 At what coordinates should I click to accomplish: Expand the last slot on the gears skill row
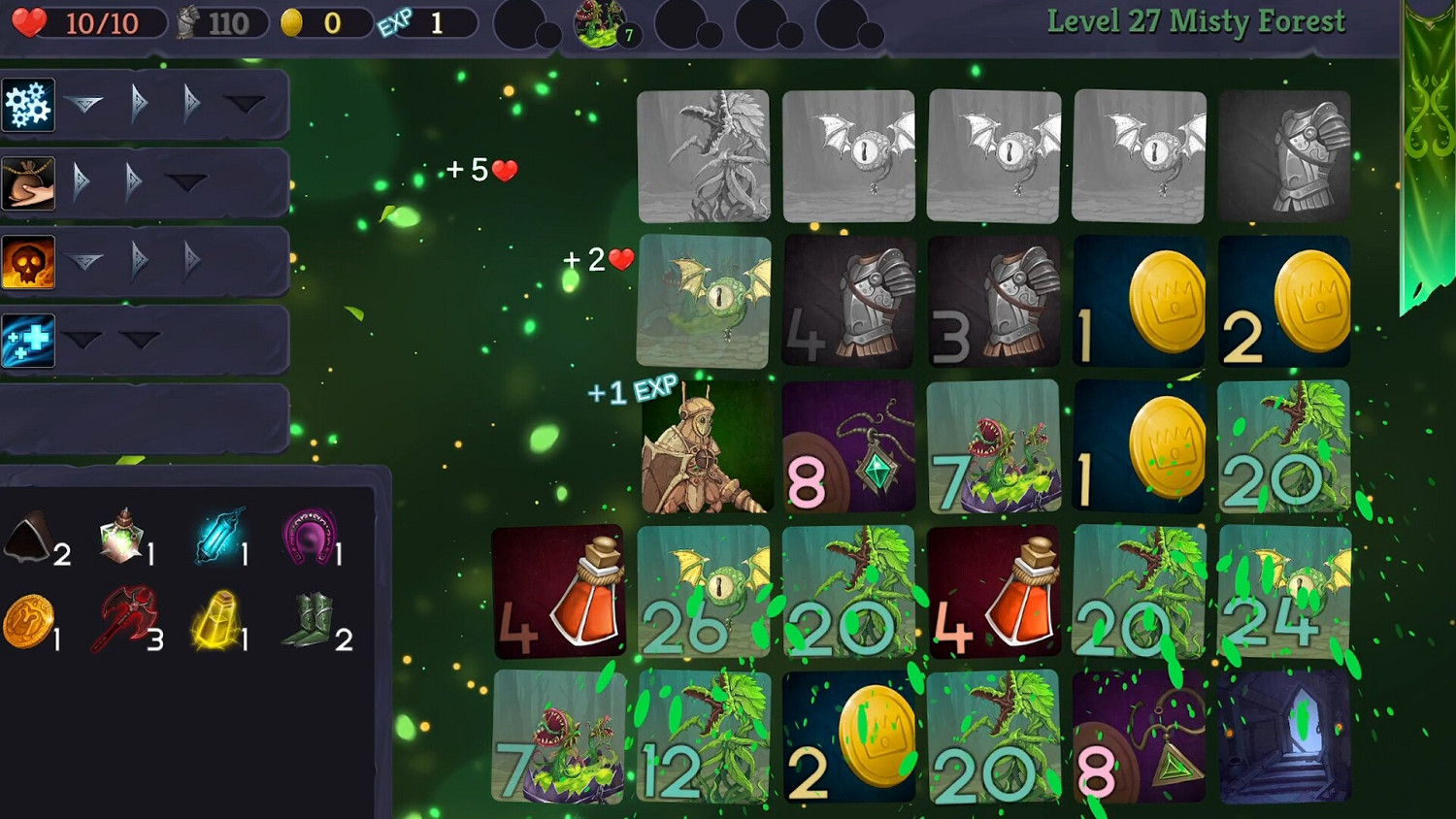coord(245,102)
